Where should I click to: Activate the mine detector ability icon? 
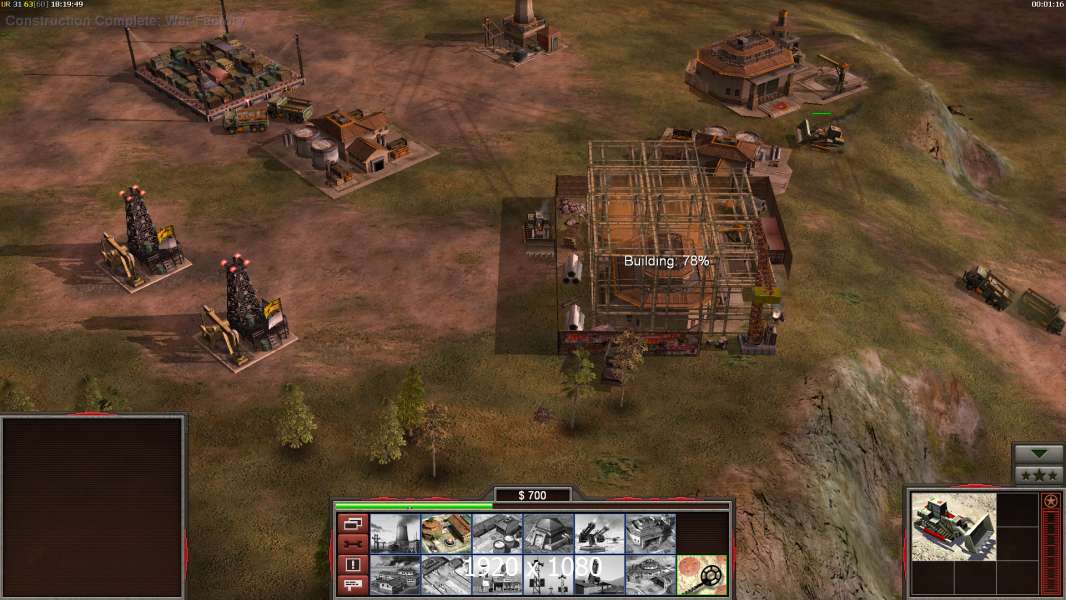701,575
